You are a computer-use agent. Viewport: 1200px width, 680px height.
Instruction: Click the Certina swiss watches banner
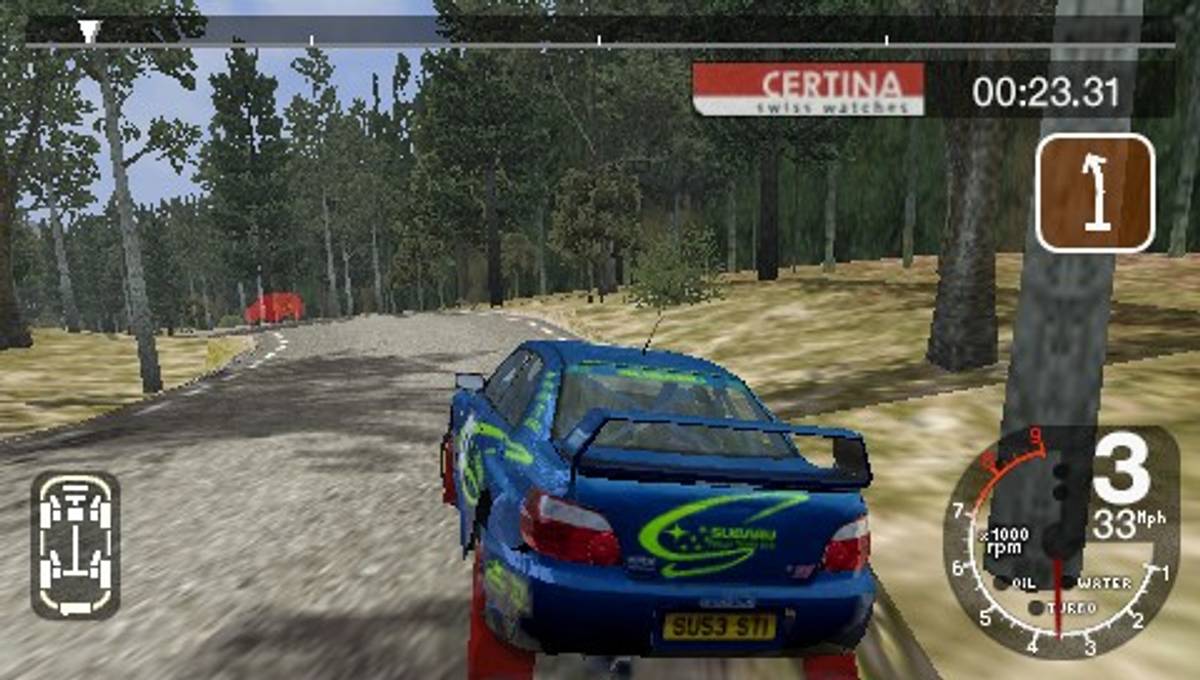(808, 89)
